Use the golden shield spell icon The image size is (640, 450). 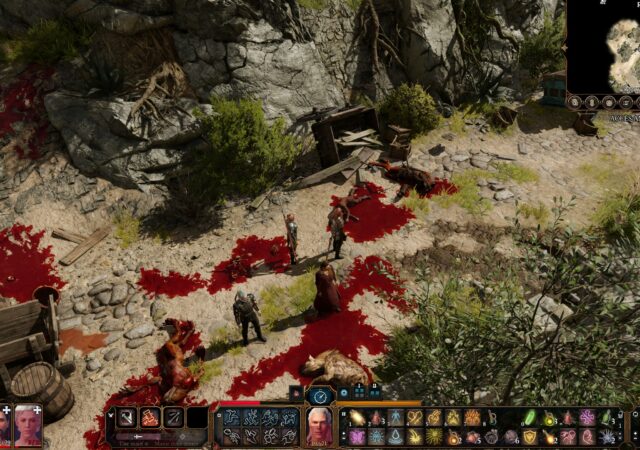tap(530, 437)
